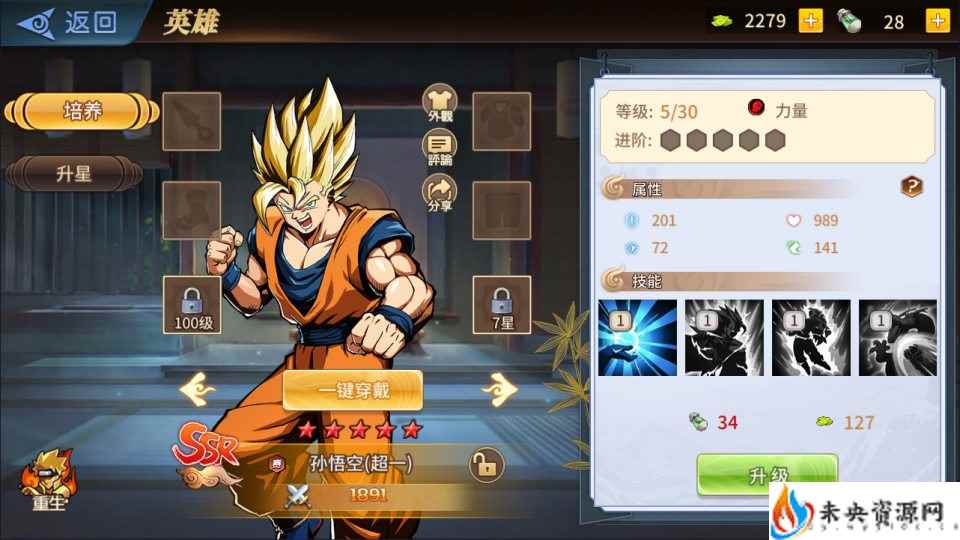This screenshot has height=540, width=960.
Task: Tap the 一键穿戴 auto-equip button
Action: 352,390
